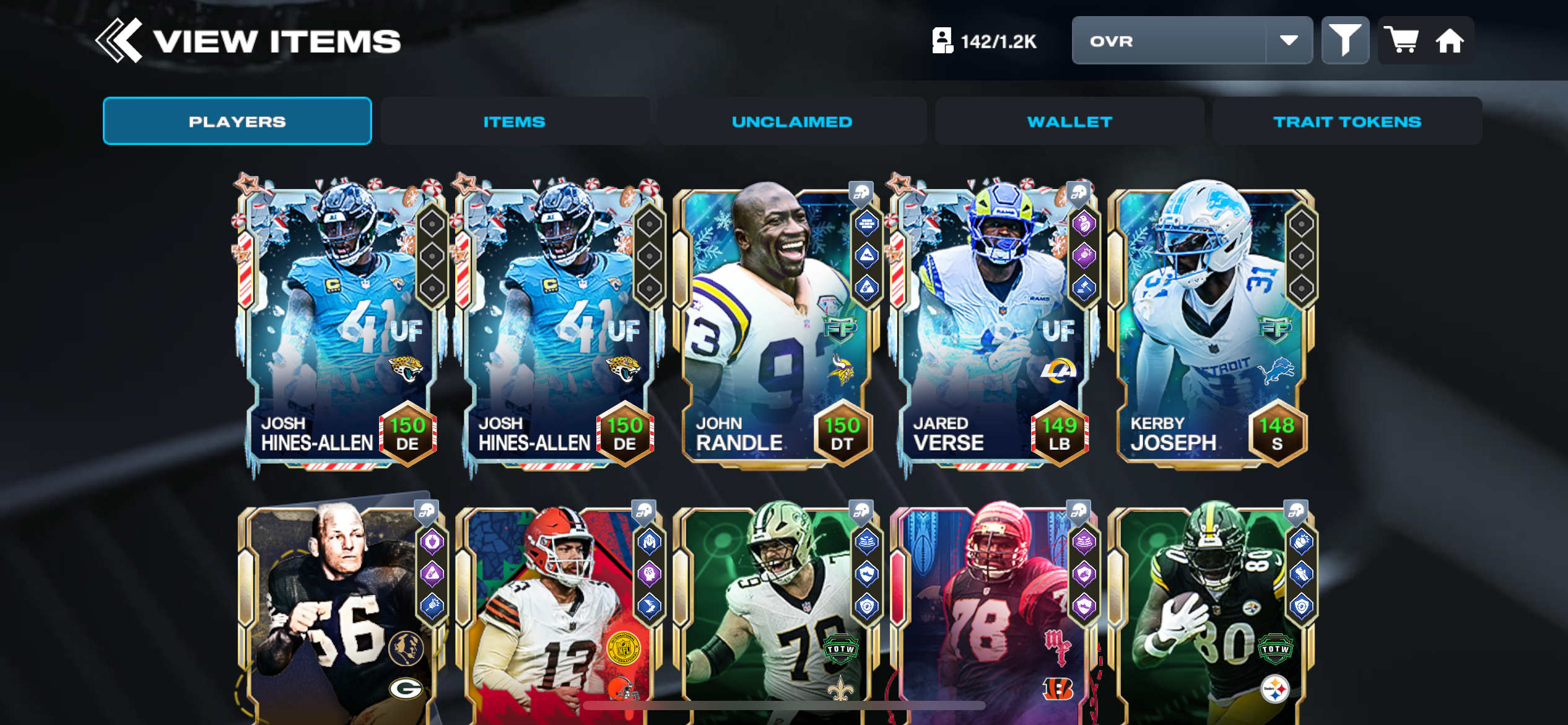Return to the home screen via the house icon
Screen dimensions: 1568x725
pos(1450,41)
